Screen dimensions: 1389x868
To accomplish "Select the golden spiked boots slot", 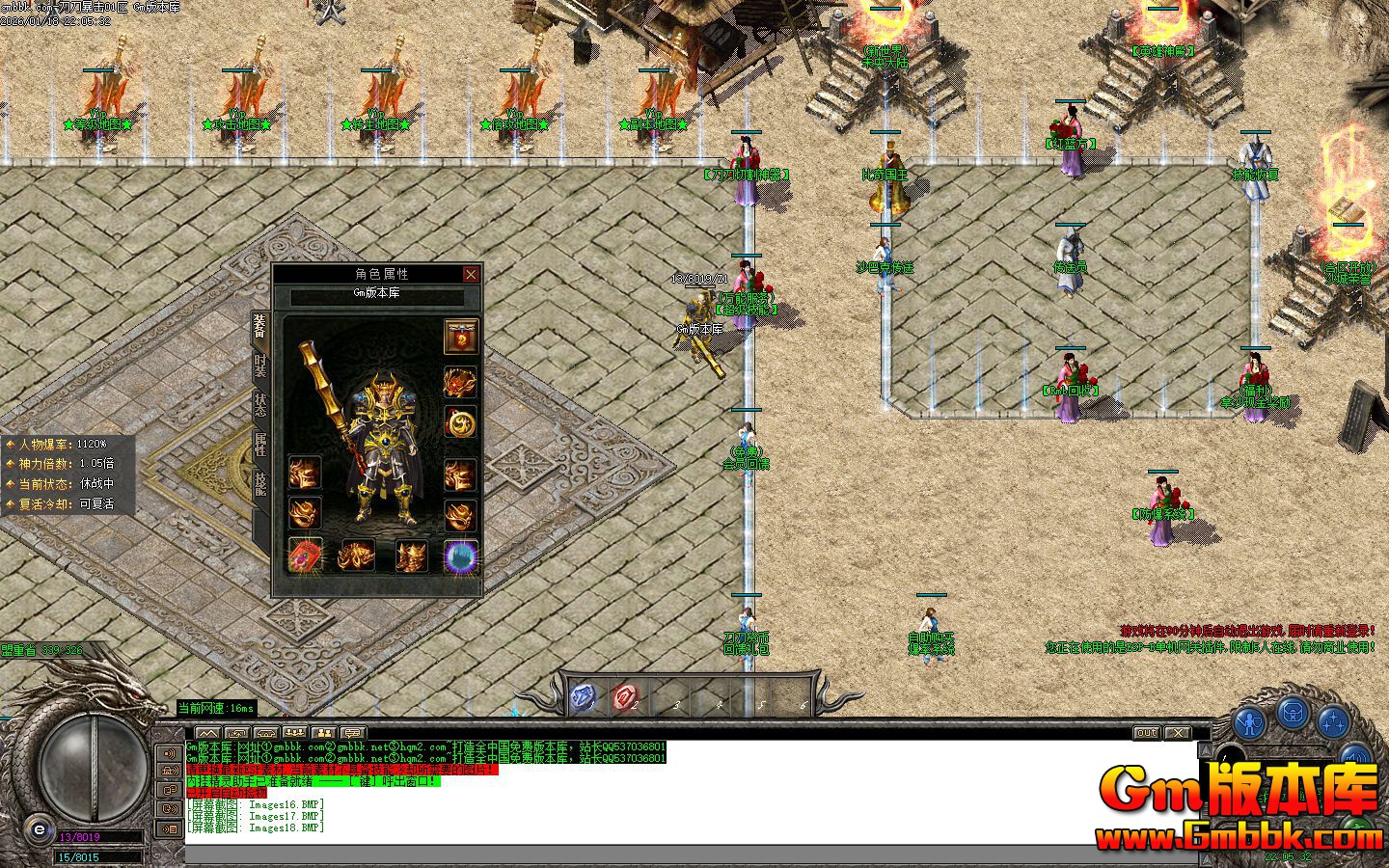I will tap(412, 556).
